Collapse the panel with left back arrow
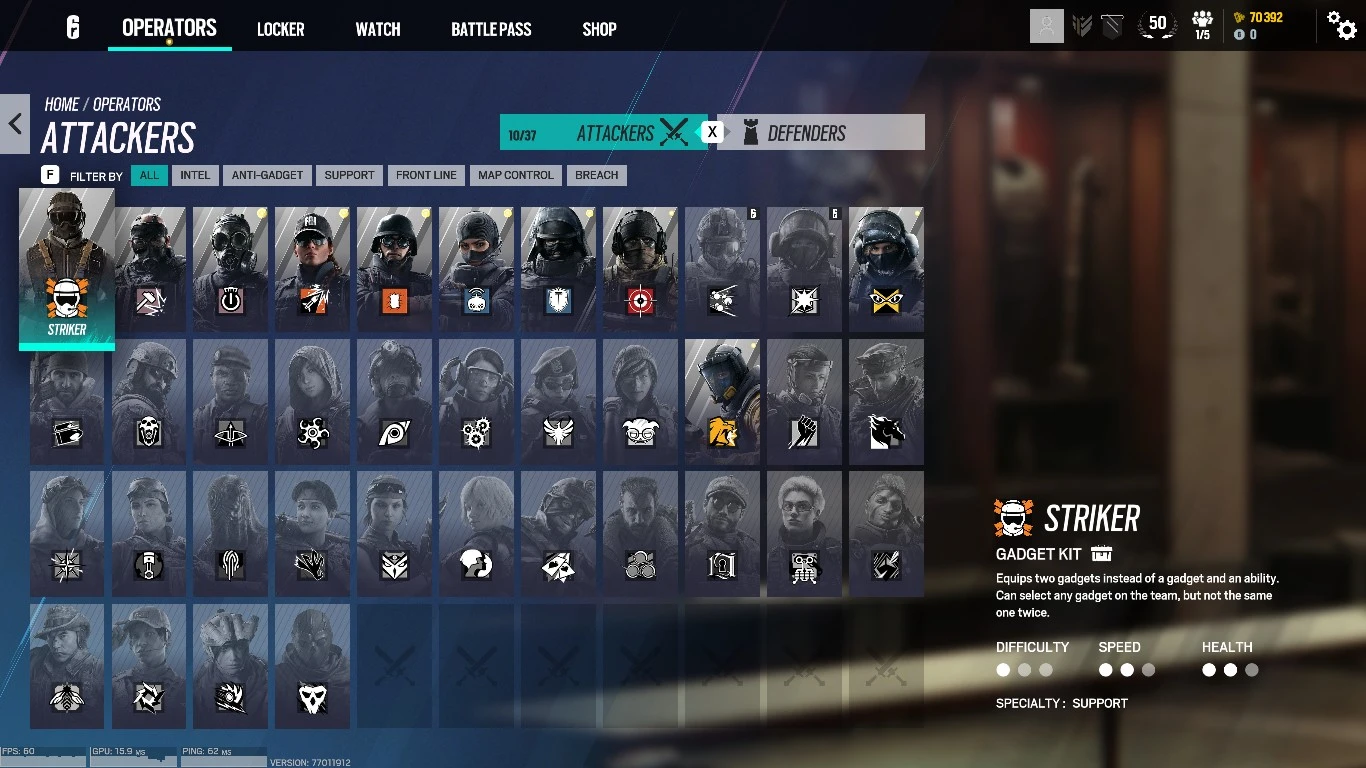This screenshot has width=1366, height=768. coord(14,124)
